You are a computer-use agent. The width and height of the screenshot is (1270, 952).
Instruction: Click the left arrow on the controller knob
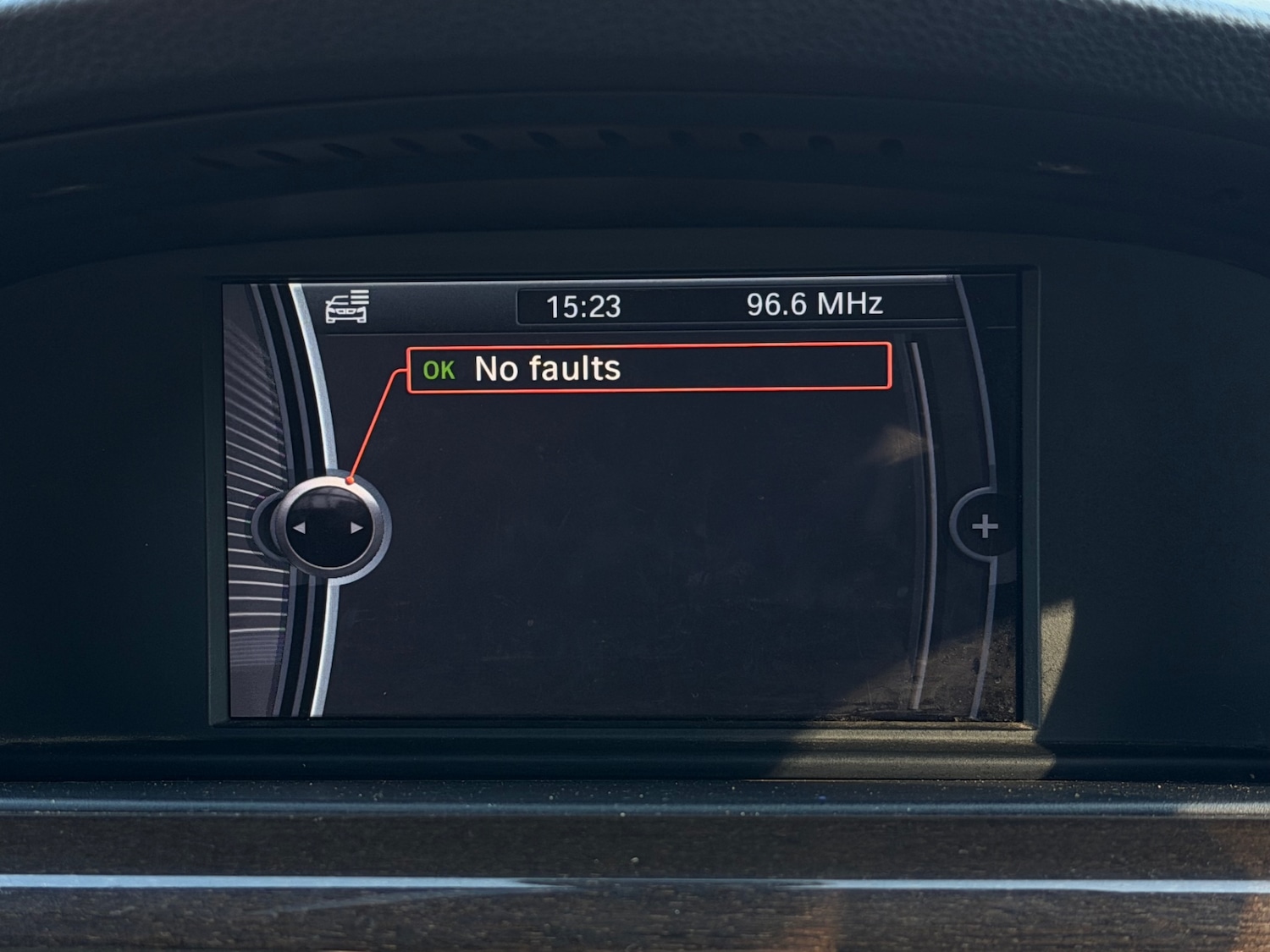click(299, 528)
